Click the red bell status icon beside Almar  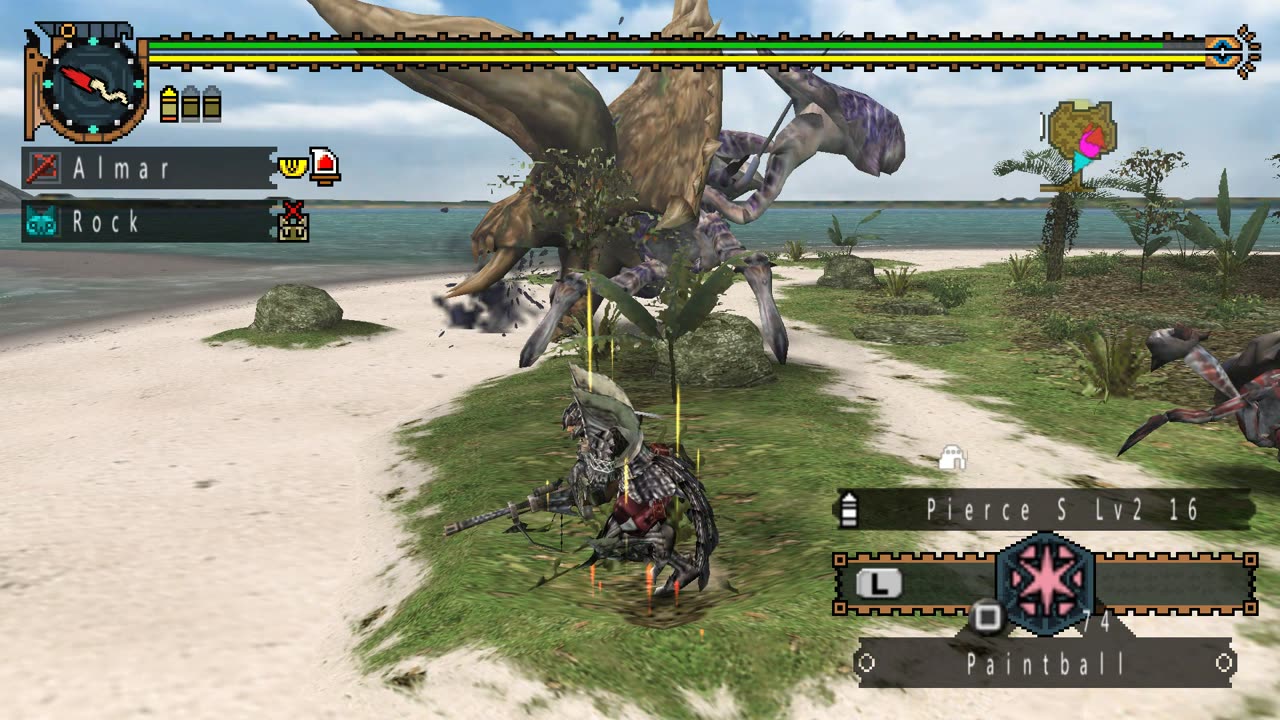tap(325, 166)
